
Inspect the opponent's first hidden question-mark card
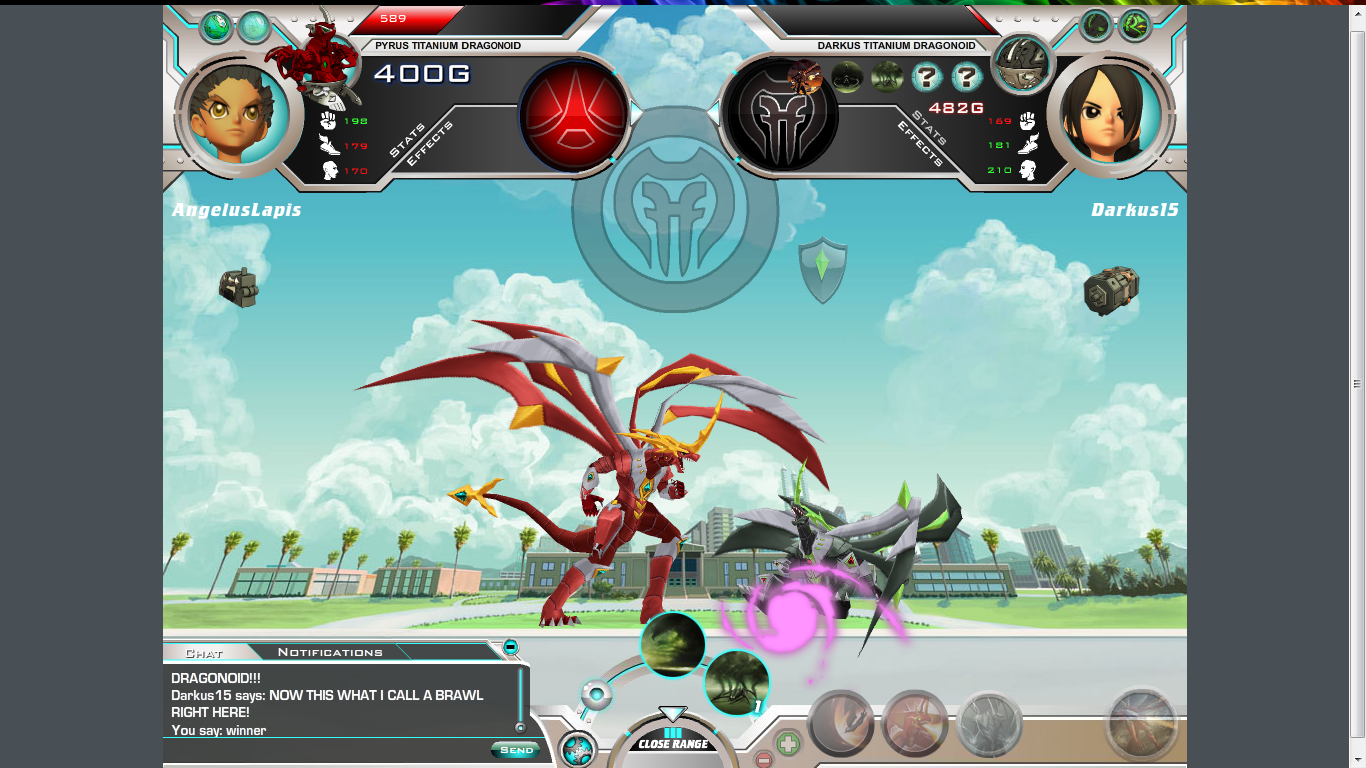point(926,77)
